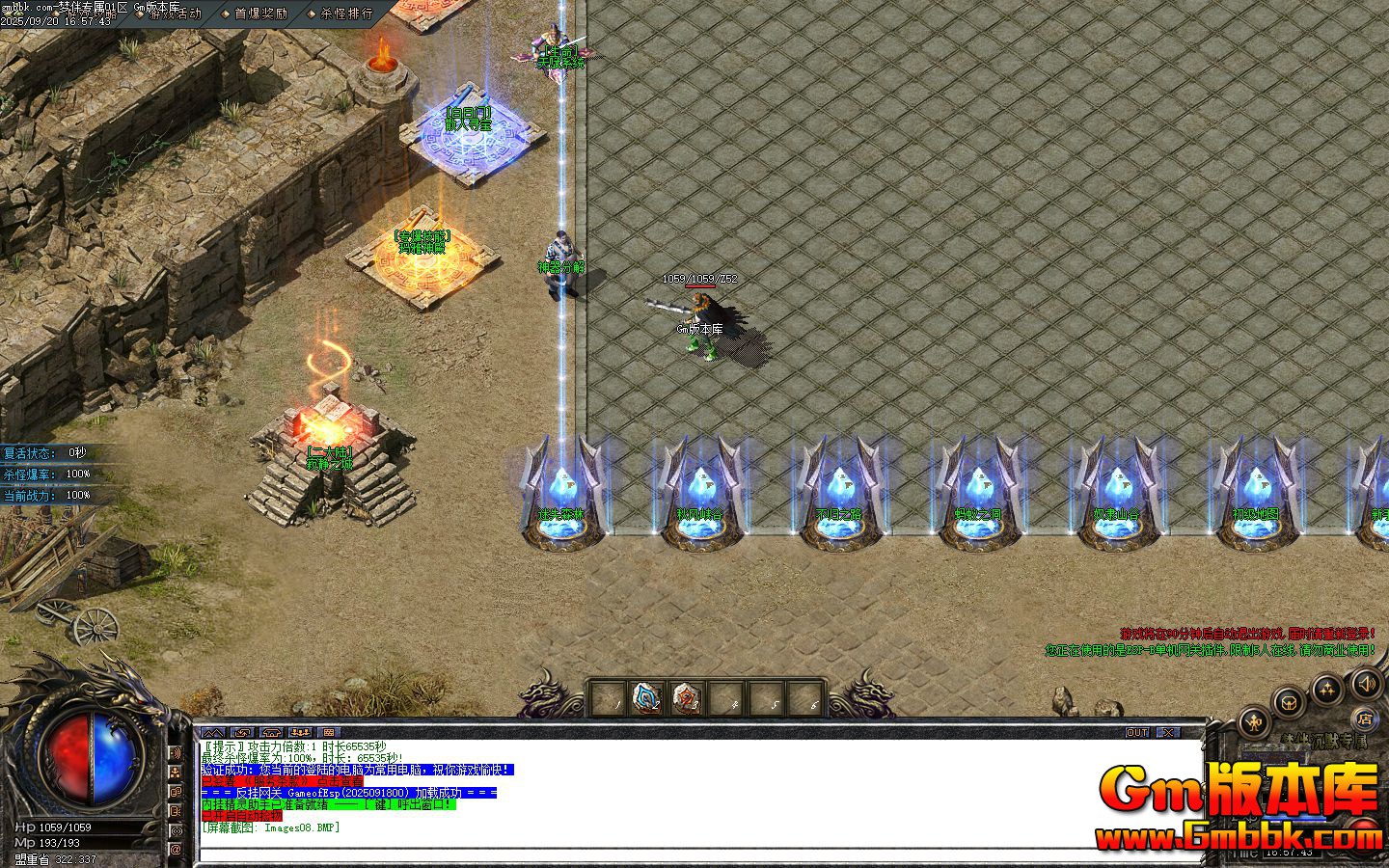This screenshot has height=868, width=1389.
Task: Select the sword attack-mode icon at bottom right
Action: coord(1253,720)
